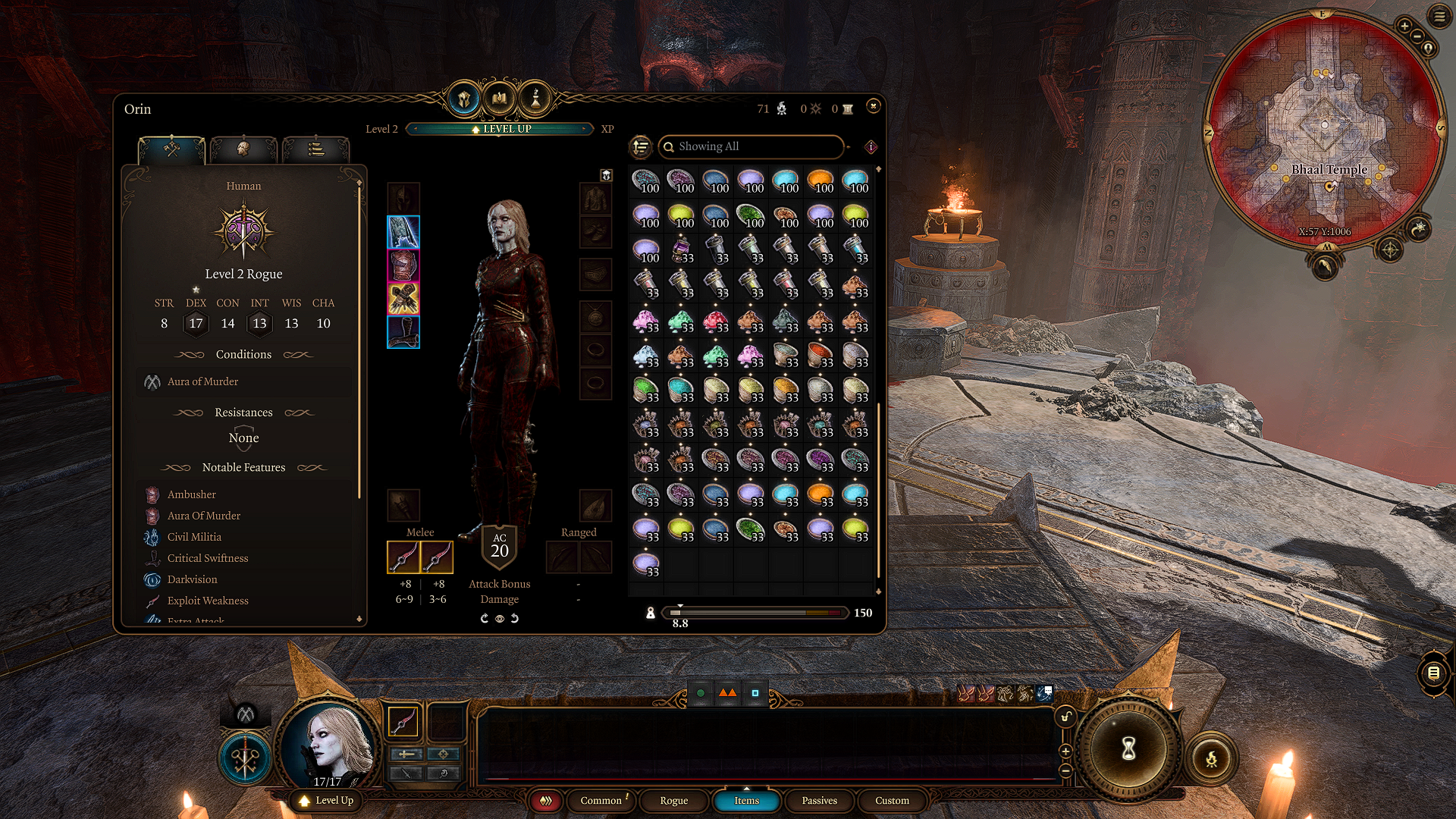Select the equipped chest armour slot

tap(403, 265)
